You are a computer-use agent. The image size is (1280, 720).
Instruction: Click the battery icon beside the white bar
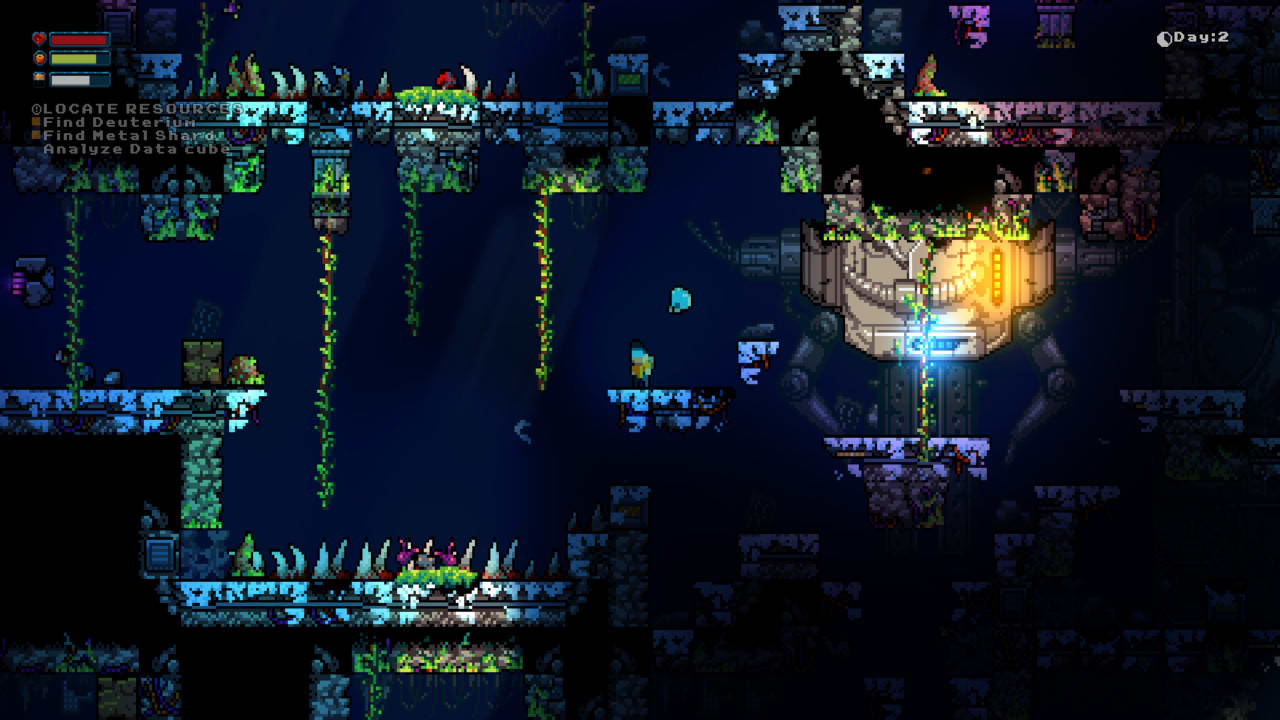pos(38,77)
